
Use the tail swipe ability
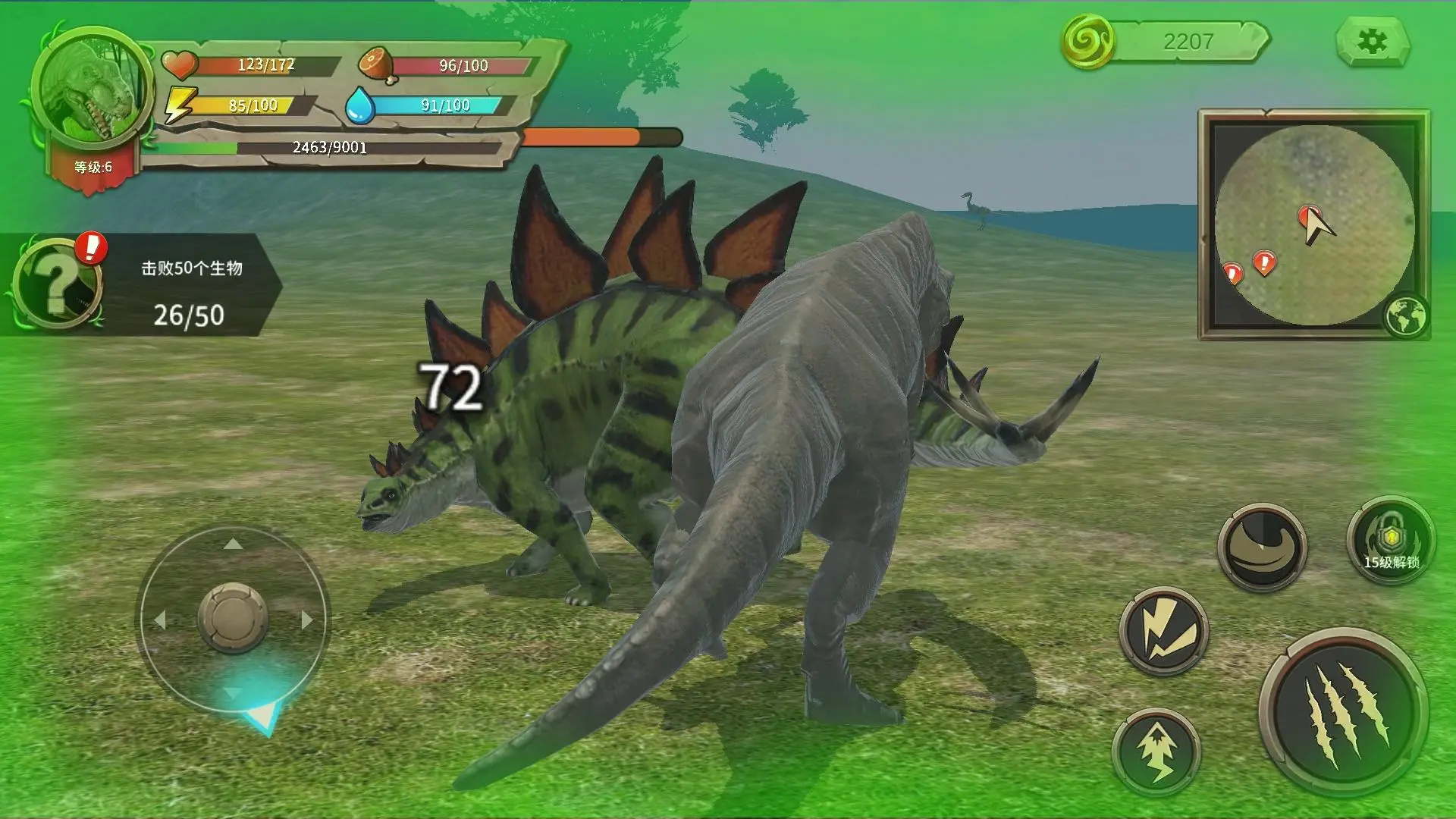tap(1261, 547)
